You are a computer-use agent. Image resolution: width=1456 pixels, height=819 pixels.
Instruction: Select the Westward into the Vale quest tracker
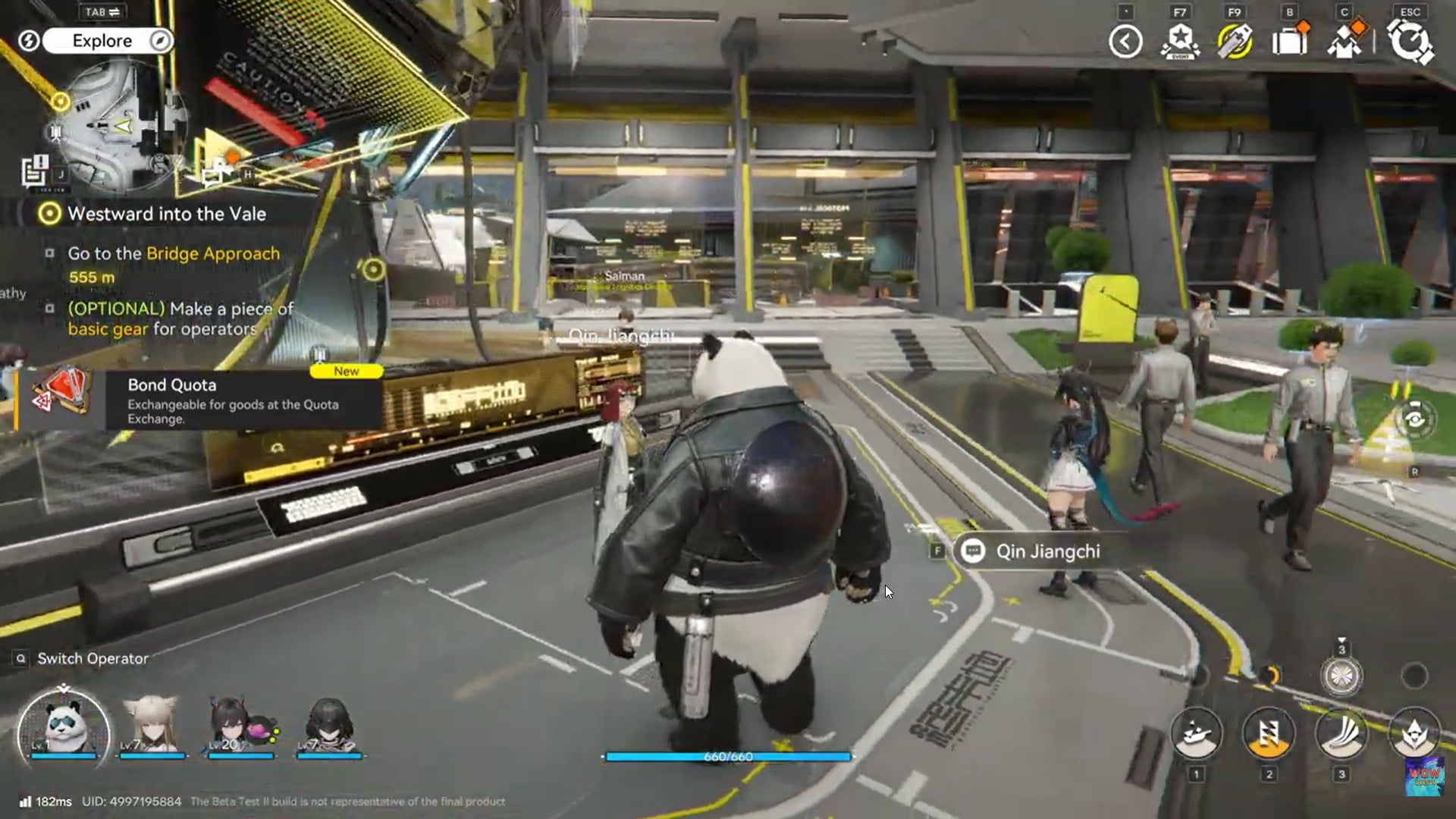166,214
